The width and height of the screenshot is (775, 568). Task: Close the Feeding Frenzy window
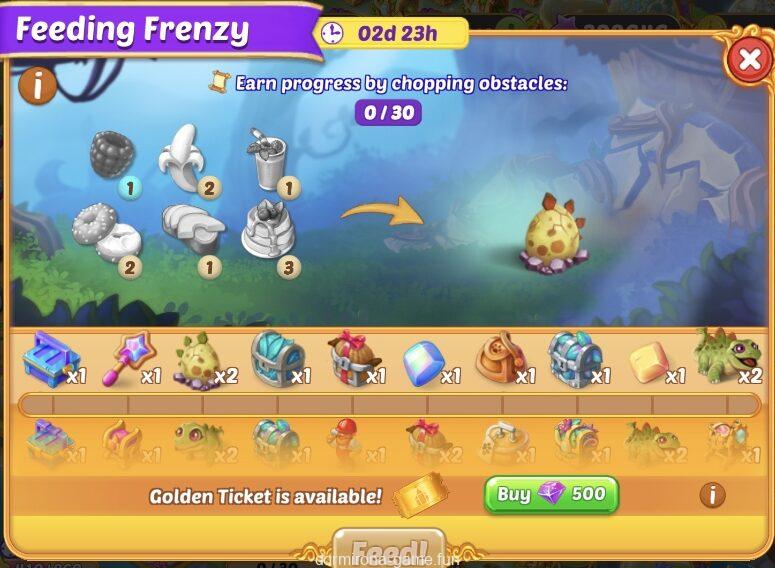tap(748, 61)
